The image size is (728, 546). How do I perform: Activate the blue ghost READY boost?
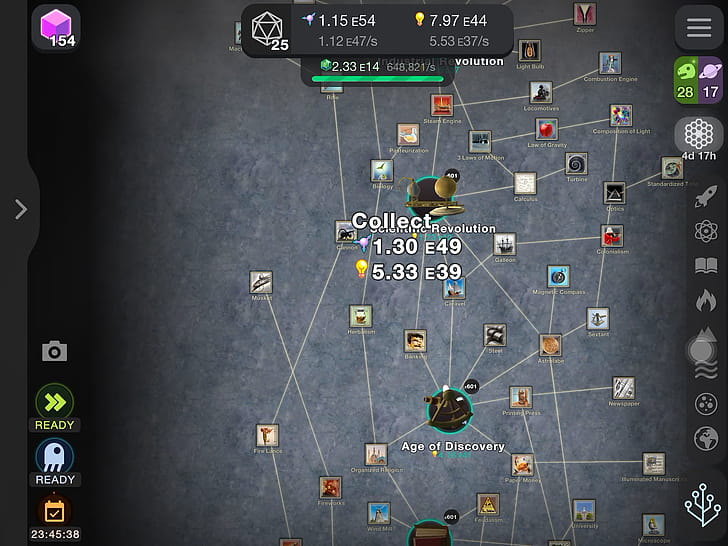pos(54,457)
